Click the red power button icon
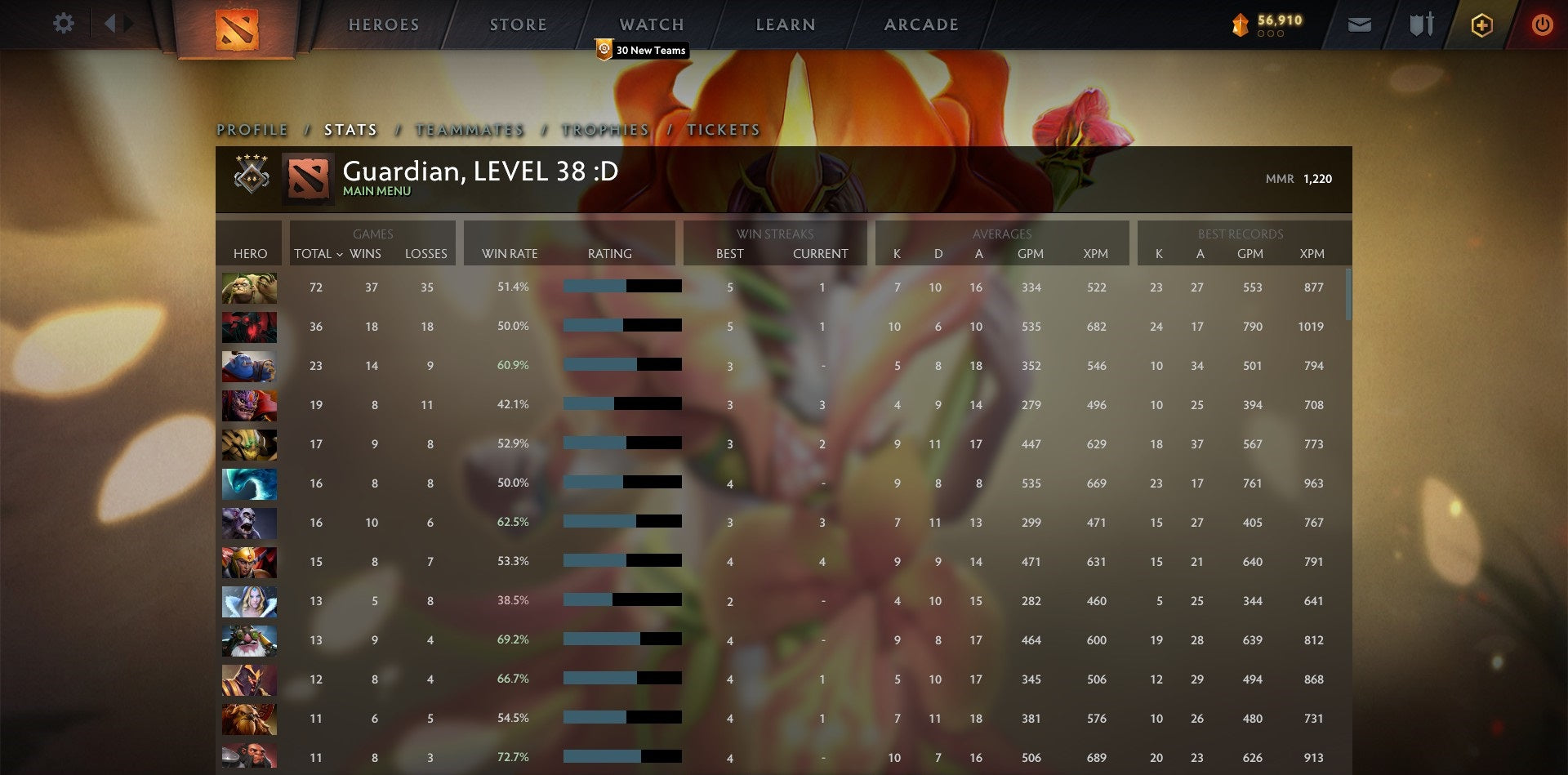The width and height of the screenshot is (1568, 775). coord(1543,24)
